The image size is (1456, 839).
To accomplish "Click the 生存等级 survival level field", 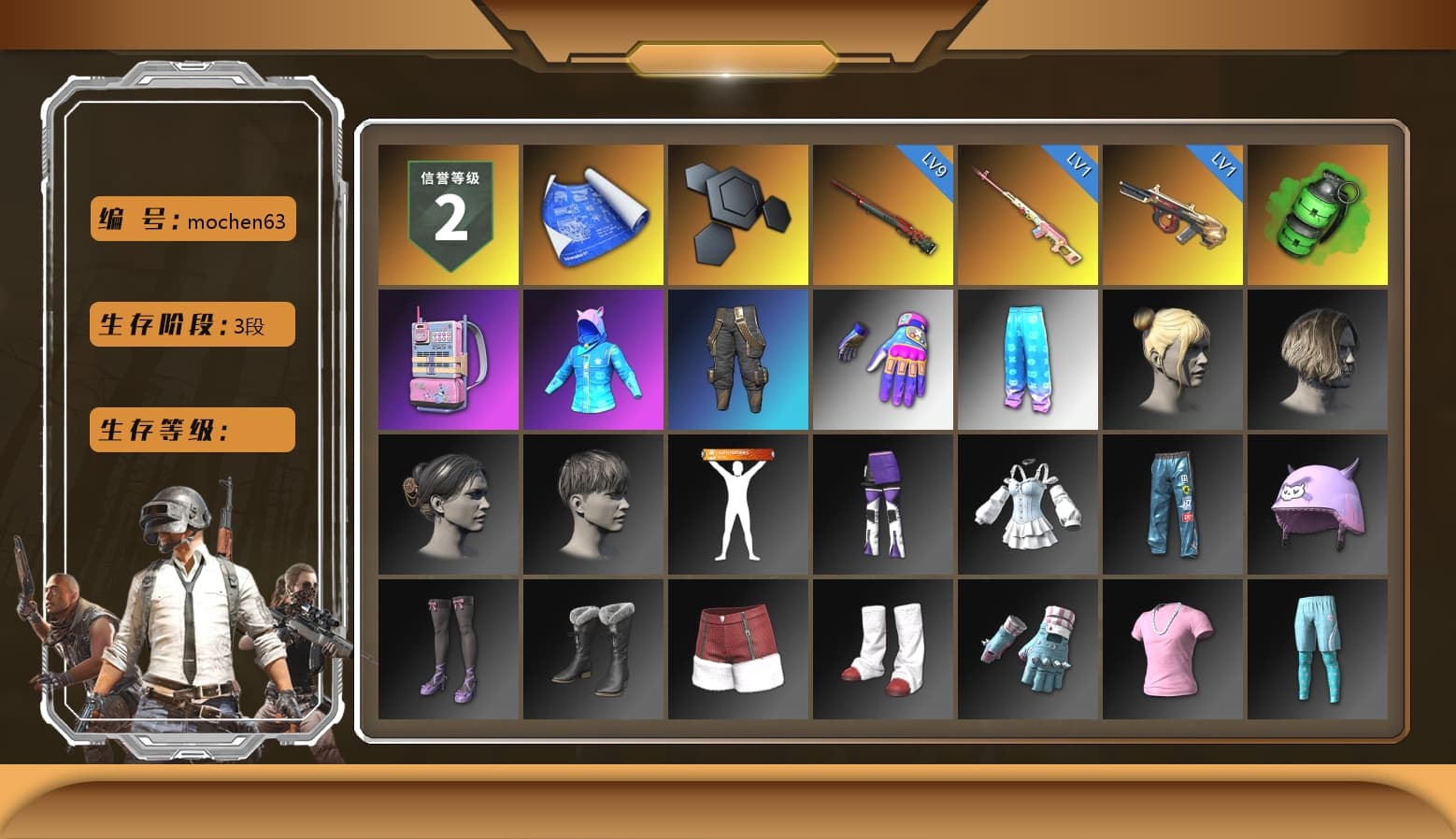I will (x=192, y=430).
